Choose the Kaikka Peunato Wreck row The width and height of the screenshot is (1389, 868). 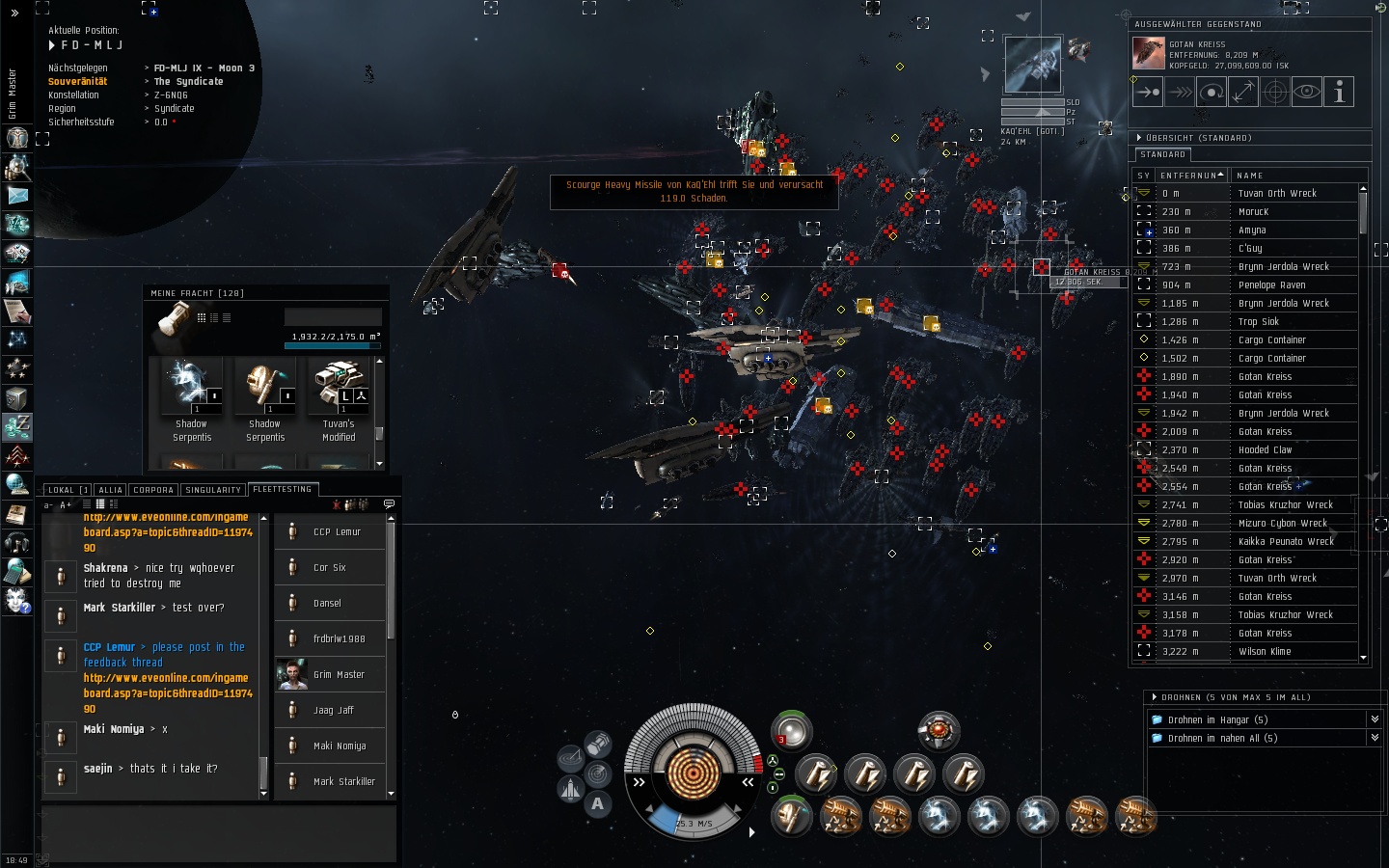coord(1286,542)
